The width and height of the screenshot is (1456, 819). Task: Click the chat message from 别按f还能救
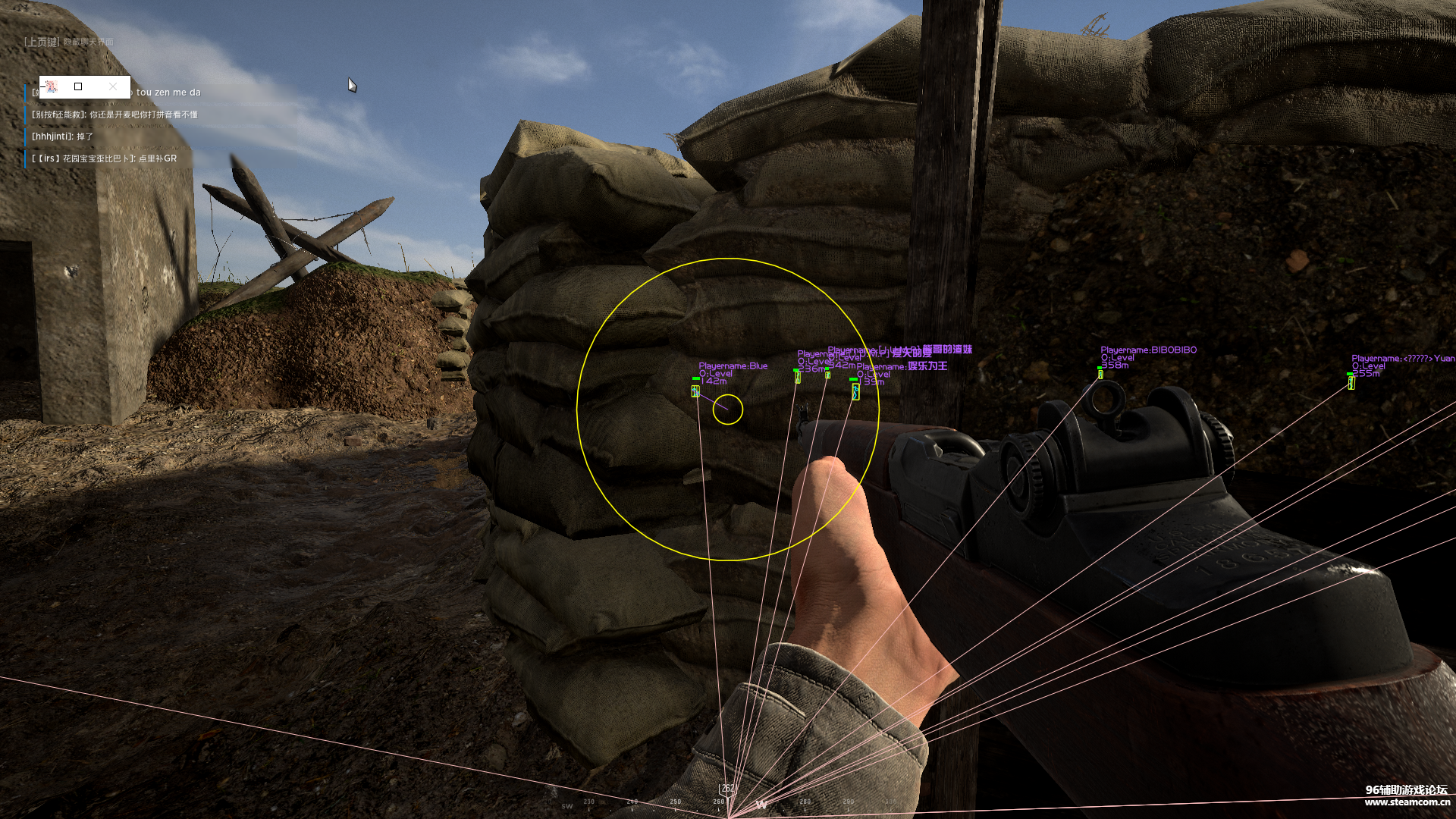[x=115, y=115]
